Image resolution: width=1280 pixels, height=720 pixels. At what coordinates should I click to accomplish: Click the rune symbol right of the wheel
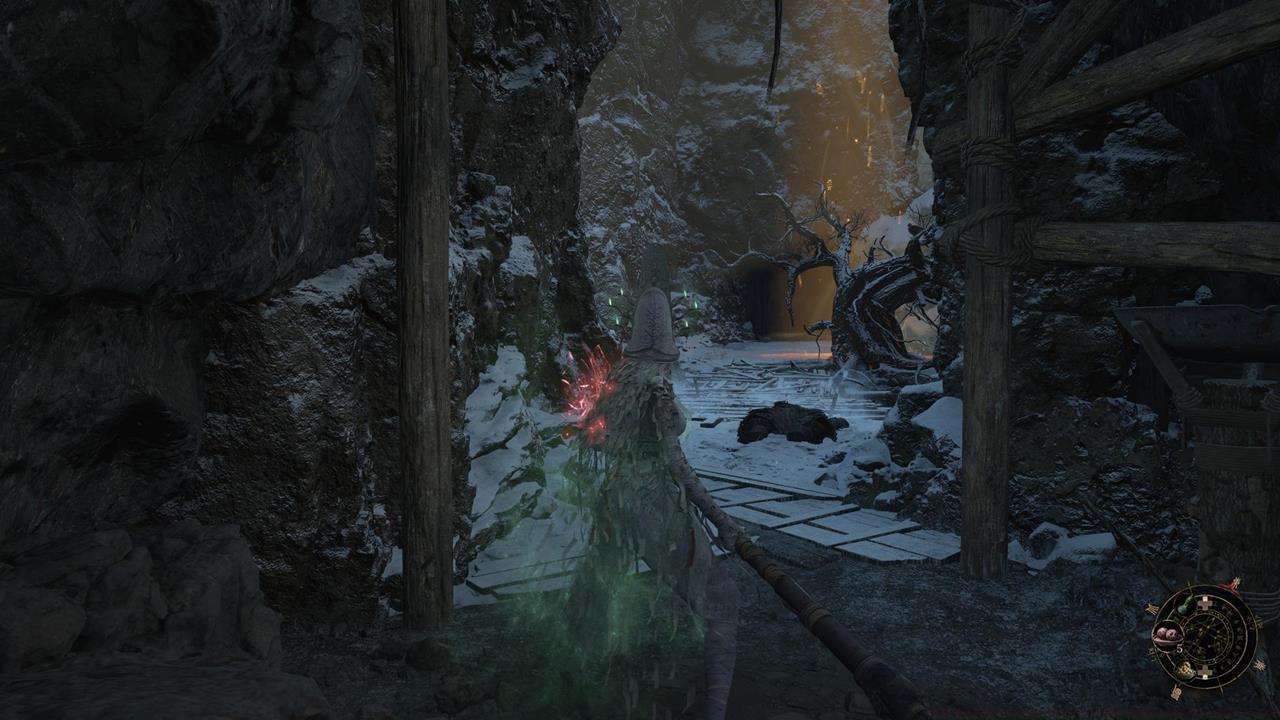click(x=1260, y=666)
